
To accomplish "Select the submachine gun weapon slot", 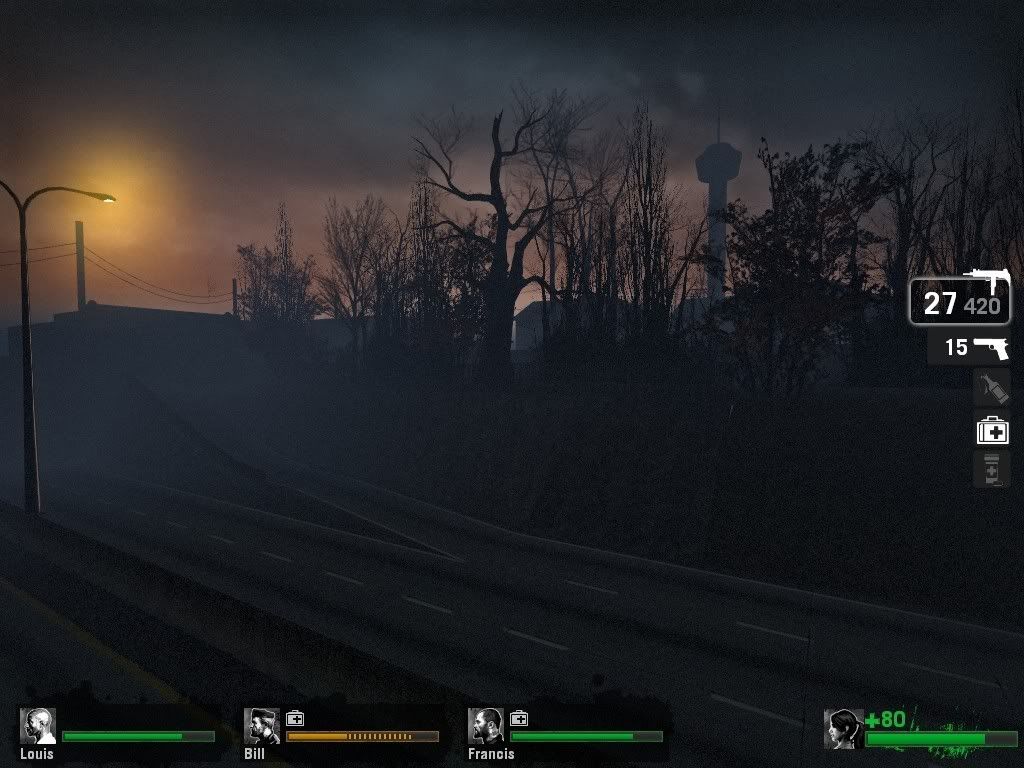I will (959, 302).
